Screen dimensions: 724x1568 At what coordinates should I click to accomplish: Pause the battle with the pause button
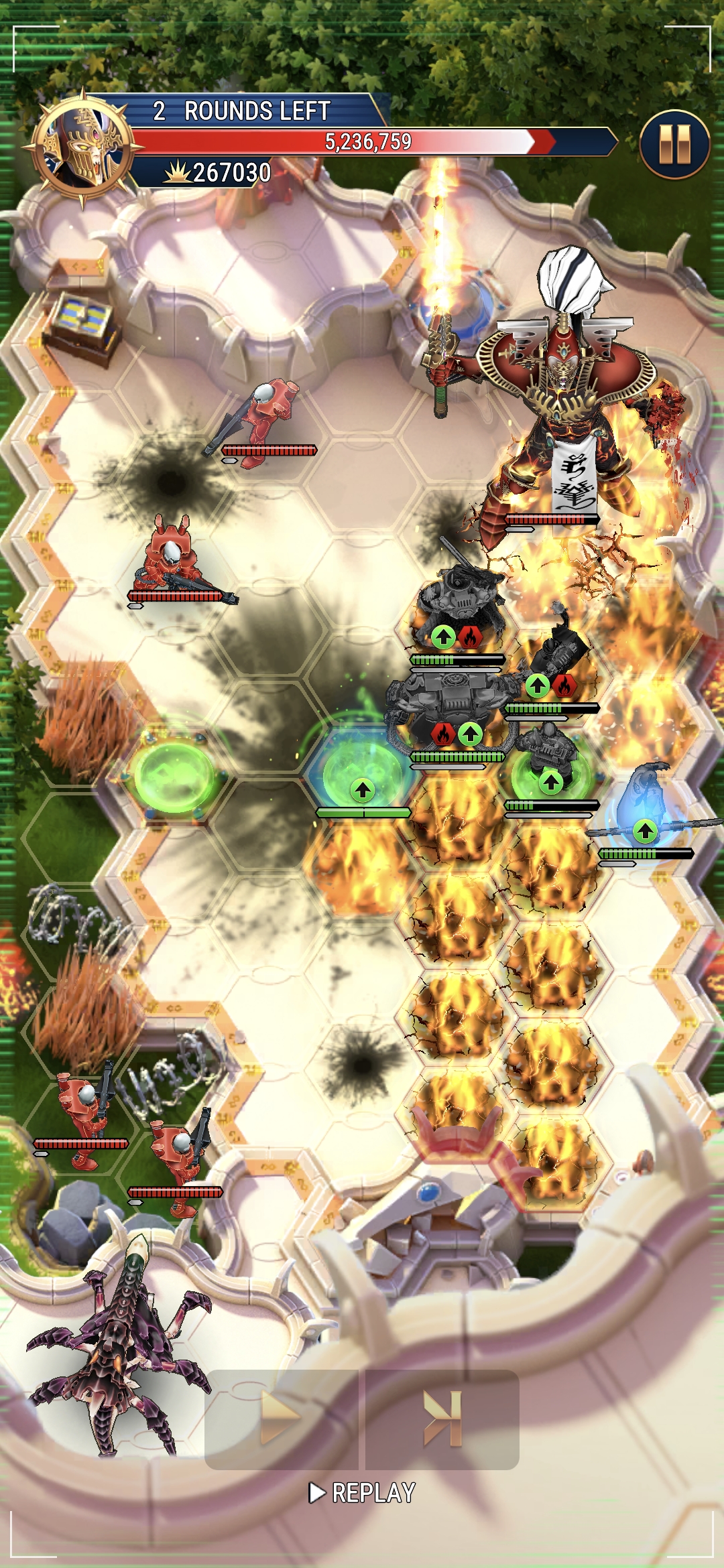674,144
